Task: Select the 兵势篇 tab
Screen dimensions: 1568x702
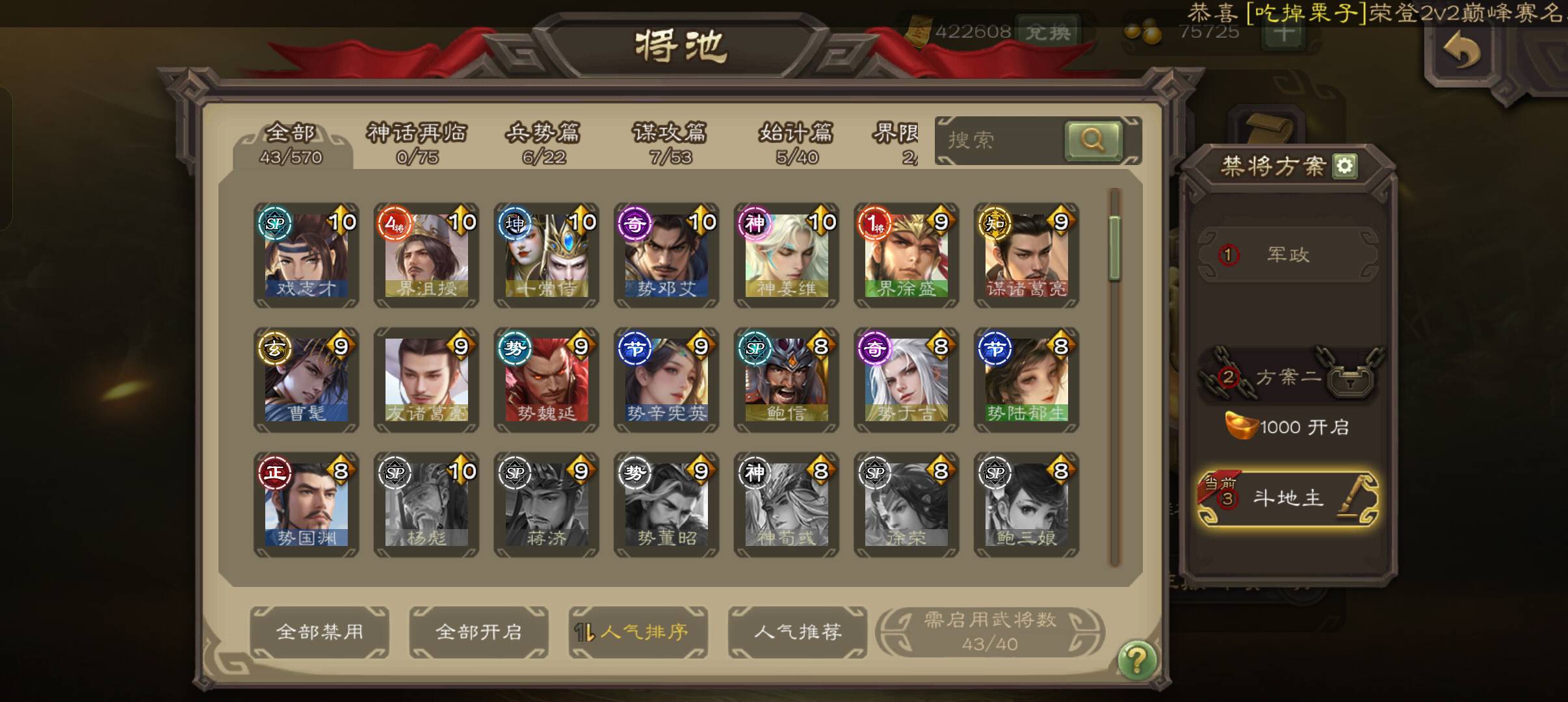Action: [x=543, y=143]
